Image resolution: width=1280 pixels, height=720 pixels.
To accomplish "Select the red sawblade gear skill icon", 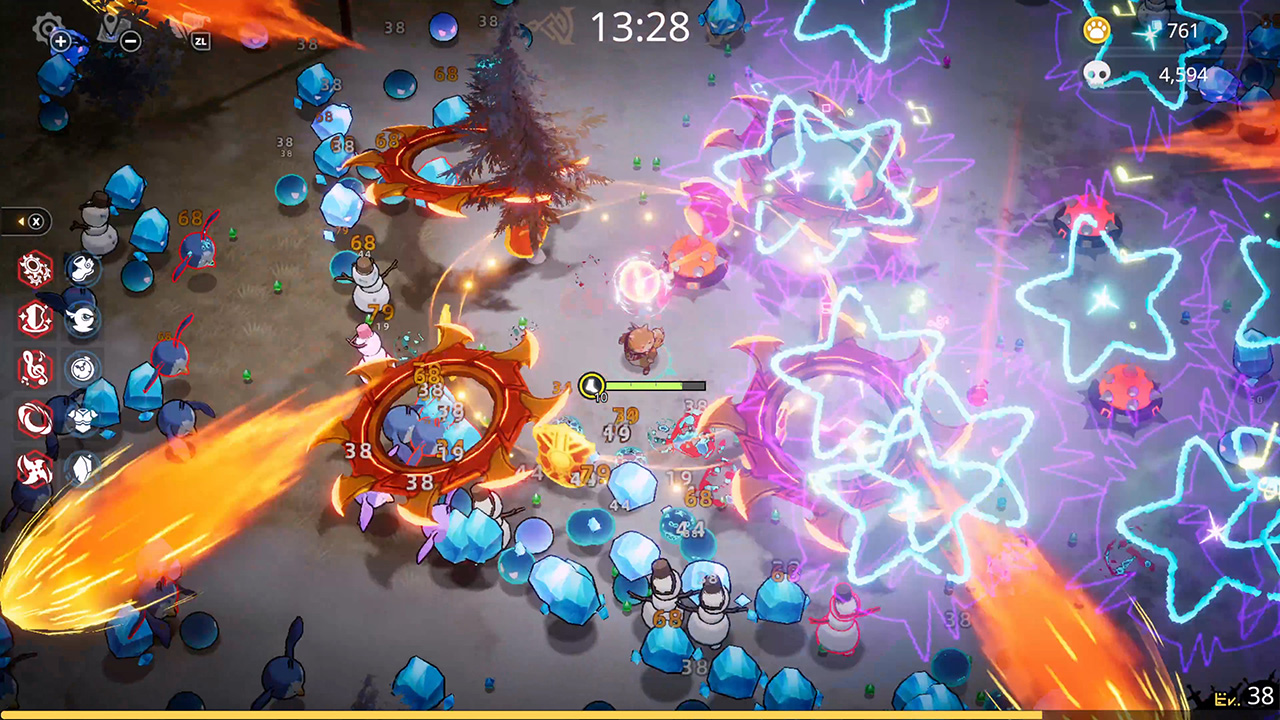I will 33,266.
